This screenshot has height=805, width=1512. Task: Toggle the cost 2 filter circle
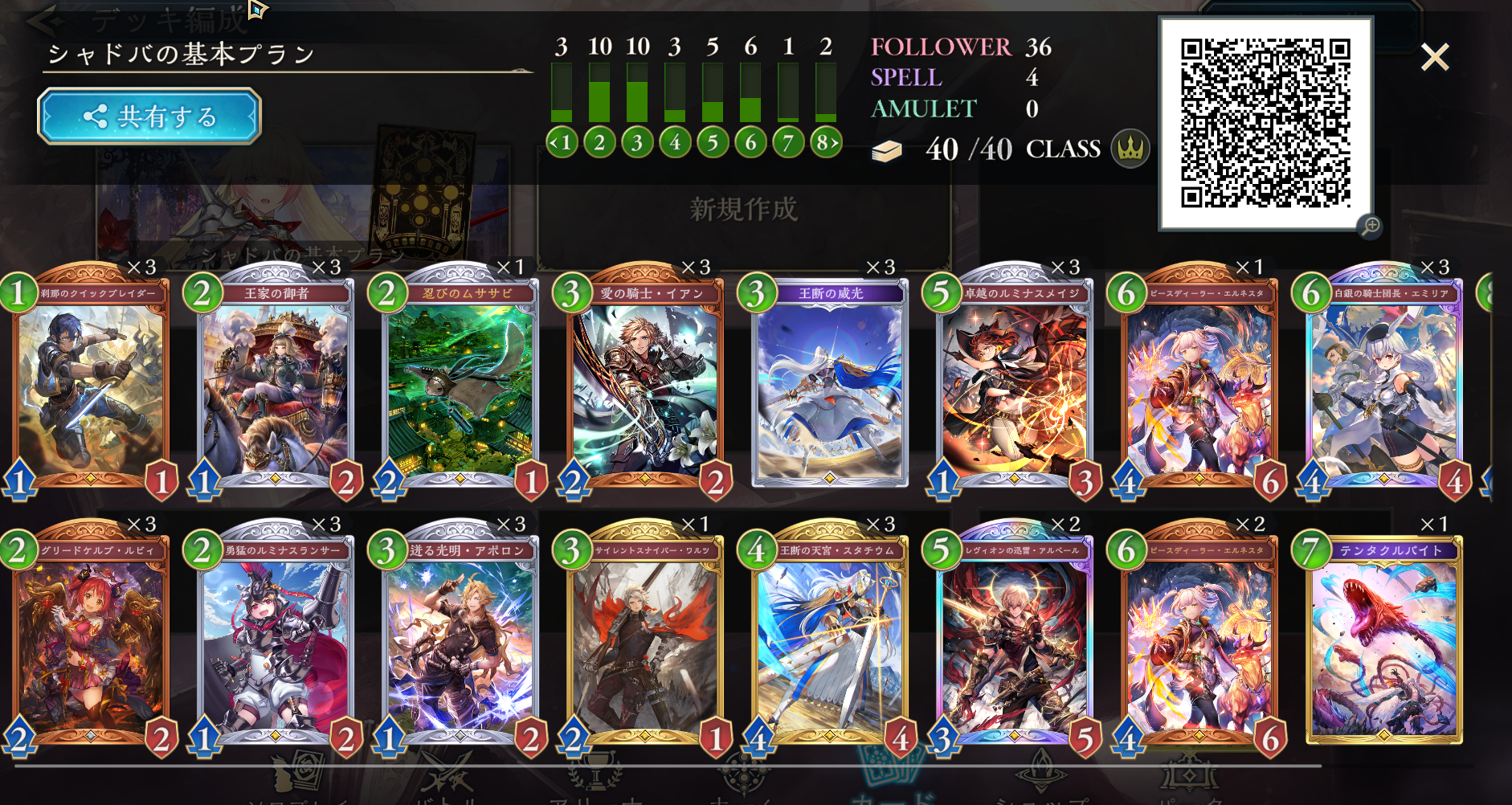(599, 142)
